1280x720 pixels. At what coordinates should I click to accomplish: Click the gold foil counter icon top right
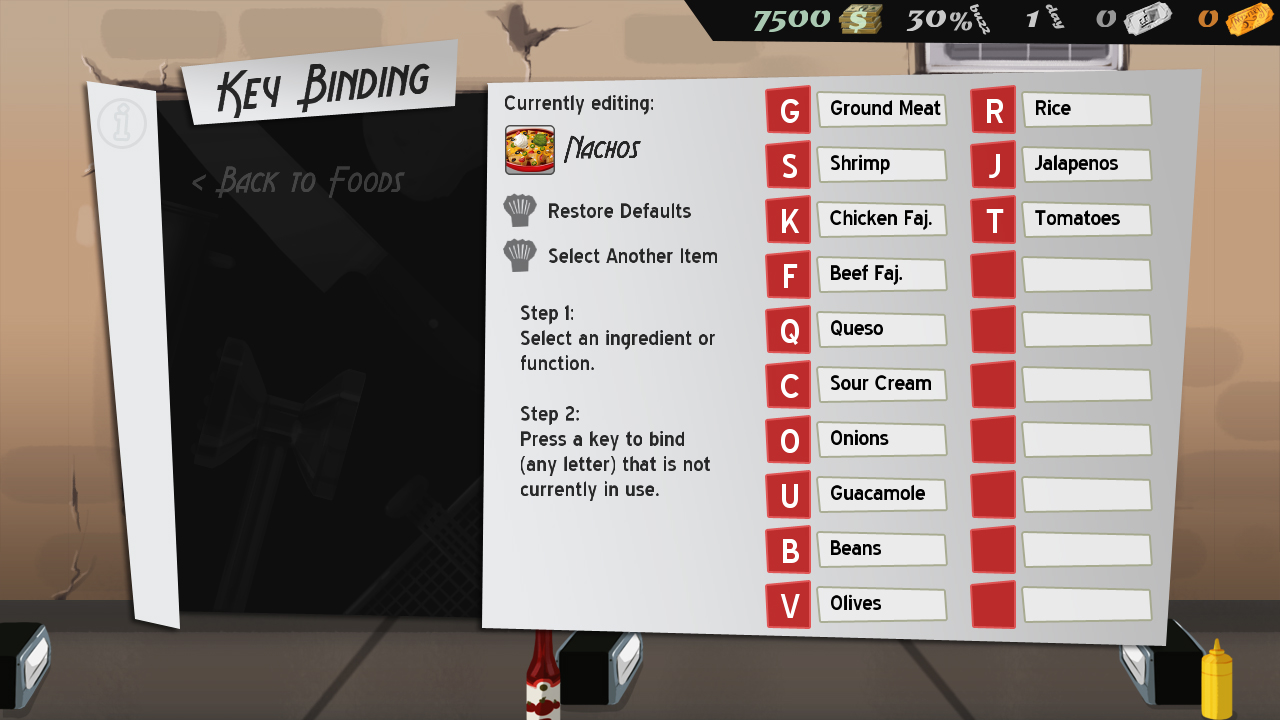1248,19
